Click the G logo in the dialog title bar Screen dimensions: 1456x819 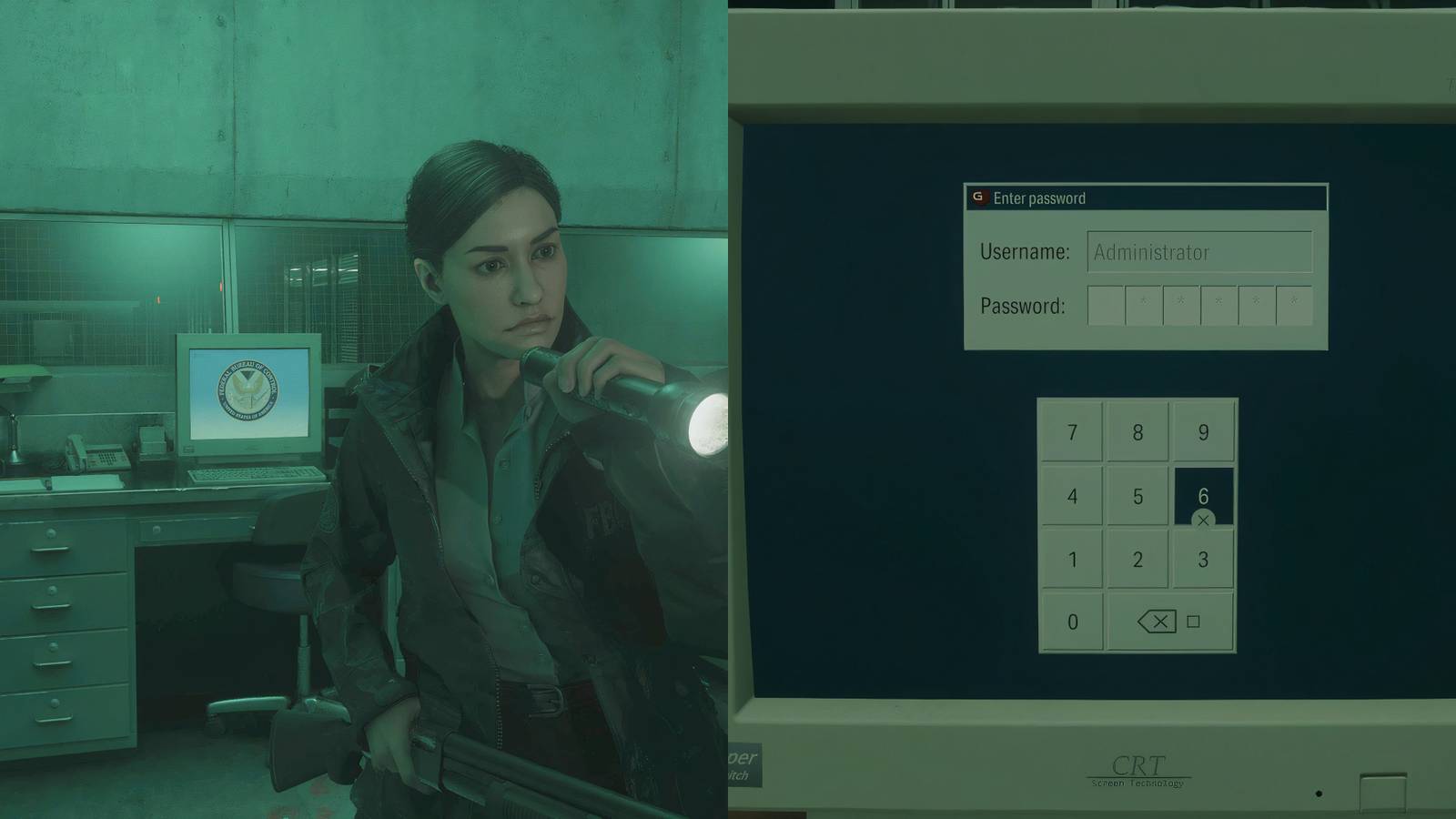(x=983, y=198)
